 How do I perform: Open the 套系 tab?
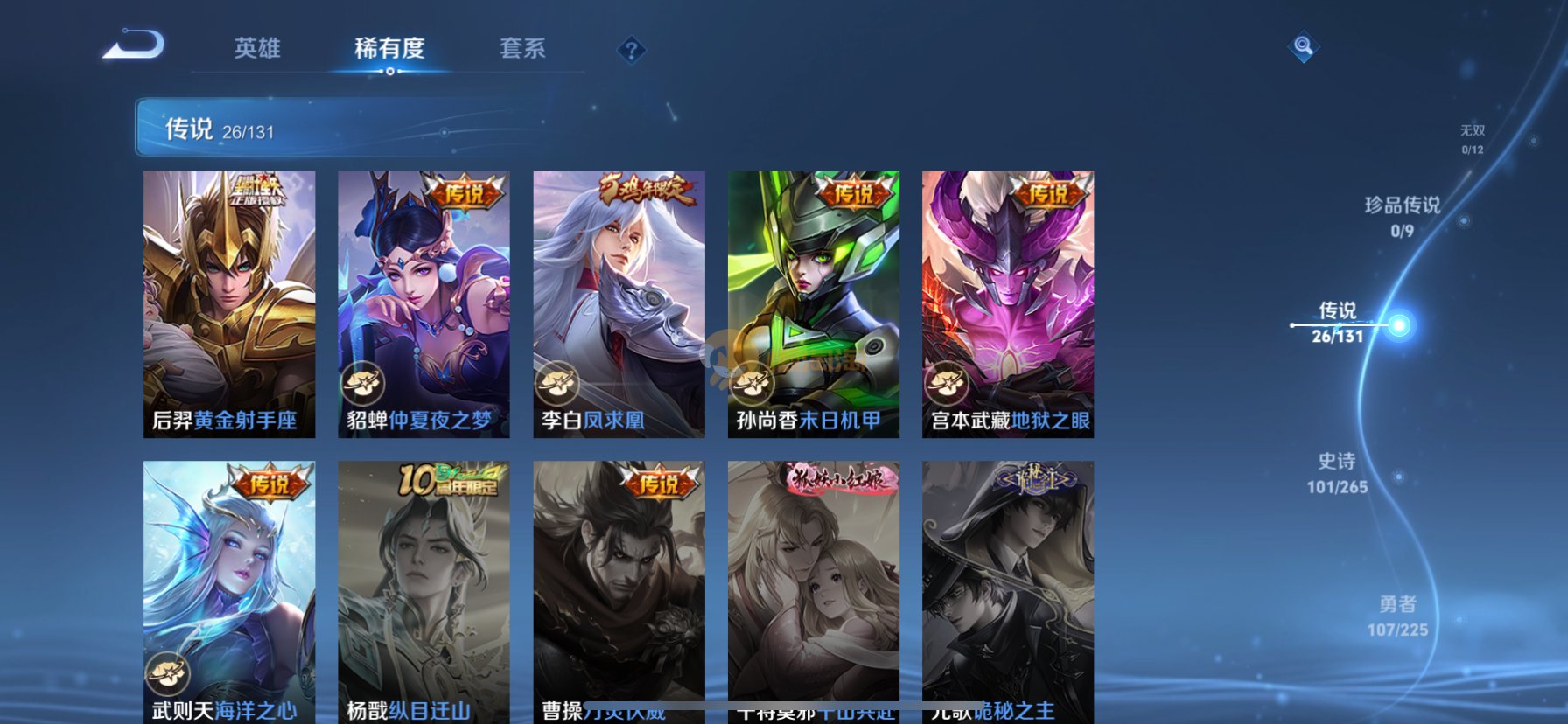(522, 48)
